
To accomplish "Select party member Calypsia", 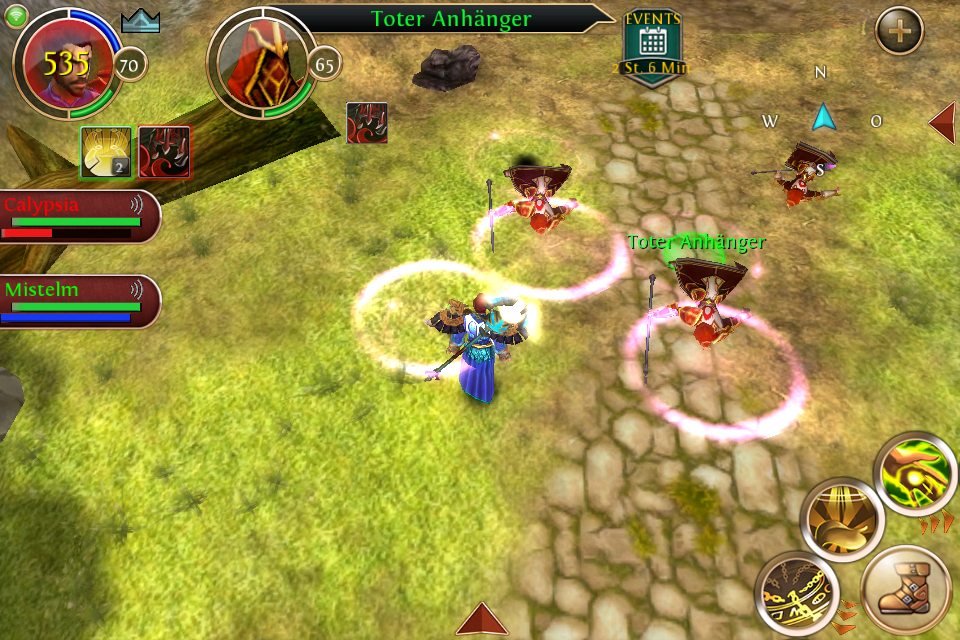I will coord(78,216).
